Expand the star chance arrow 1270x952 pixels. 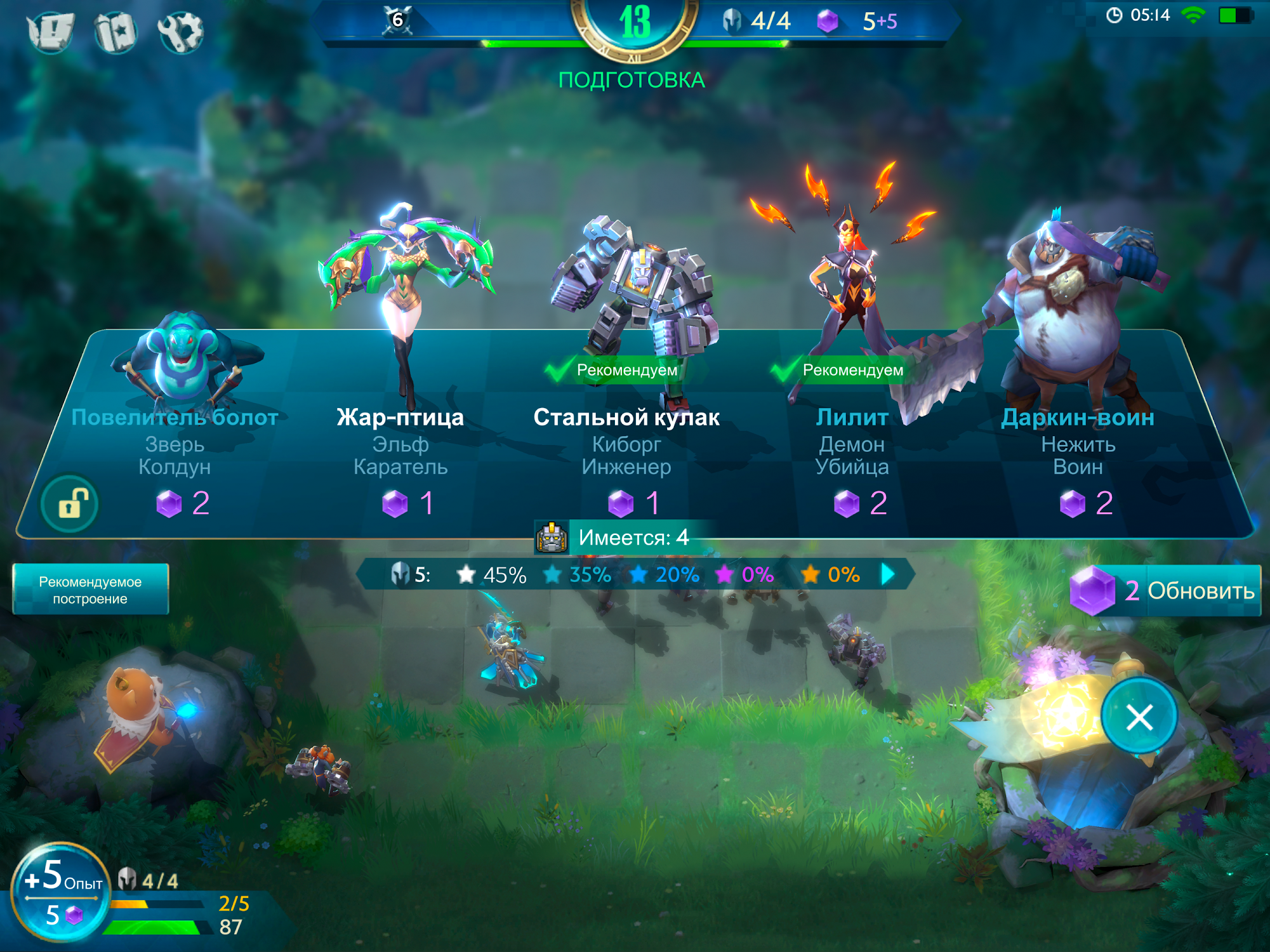click(889, 575)
